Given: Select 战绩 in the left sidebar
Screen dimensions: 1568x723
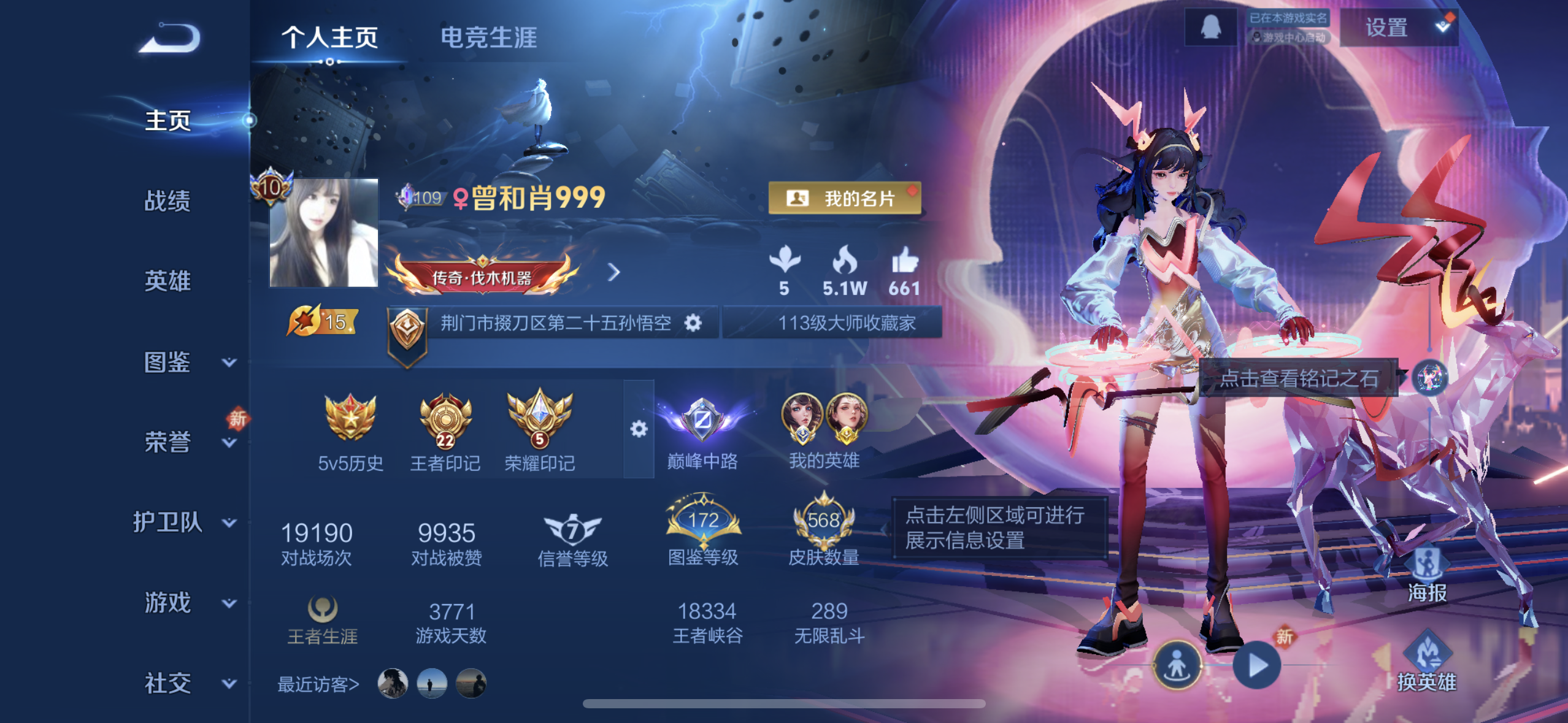Looking at the screenshot, I should click(167, 201).
